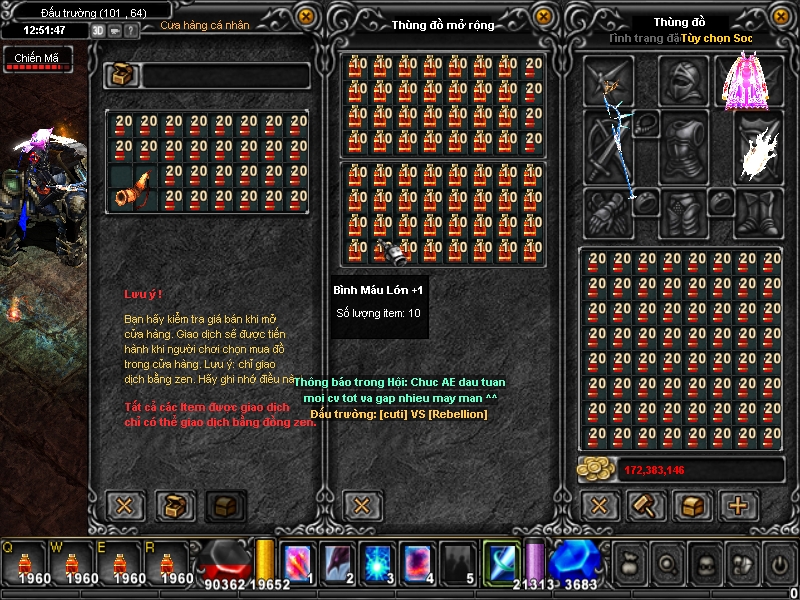Viewport: 800px width, 600px height.
Task: Close the Thùng đồ mở rộng panel
Action: [543, 16]
